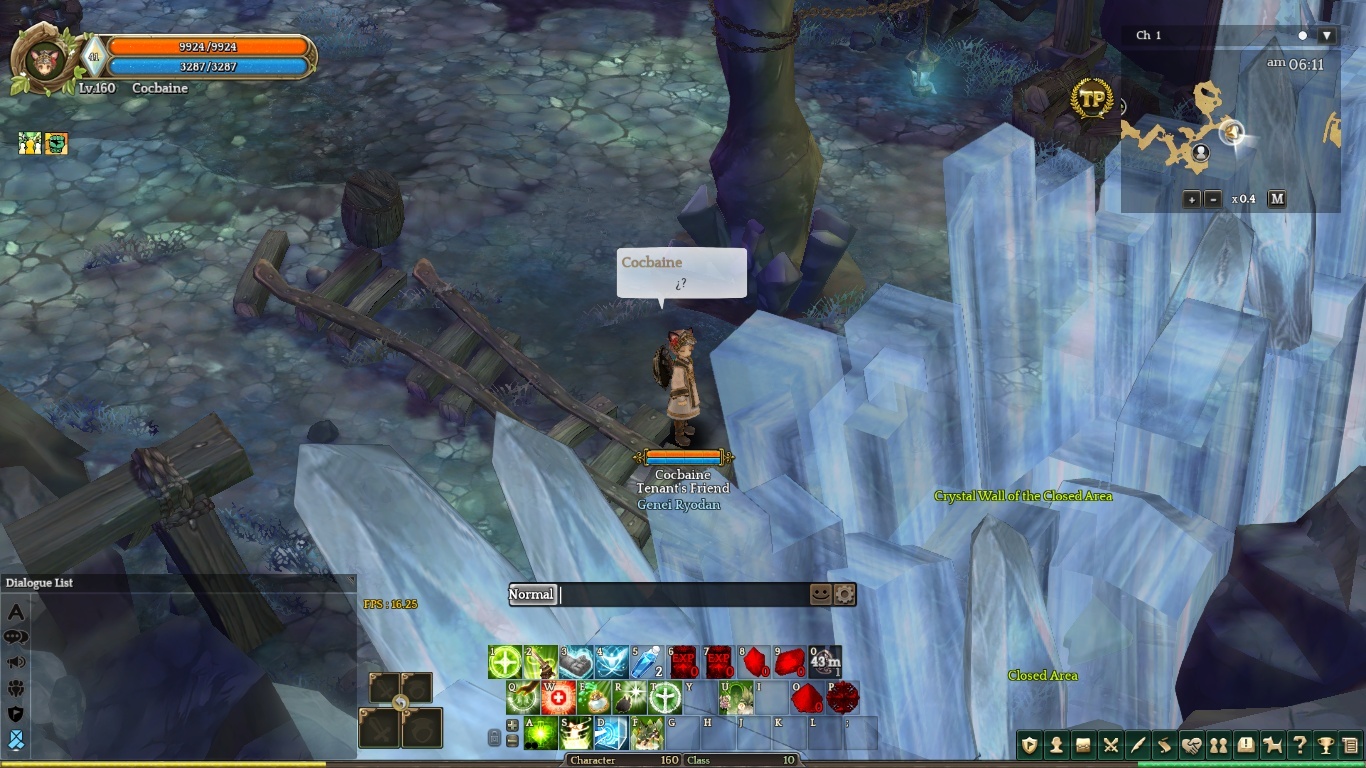Viewport: 1366px width, 768px height.
Task: Open the full map with M button
Action: pos(1276,199)
